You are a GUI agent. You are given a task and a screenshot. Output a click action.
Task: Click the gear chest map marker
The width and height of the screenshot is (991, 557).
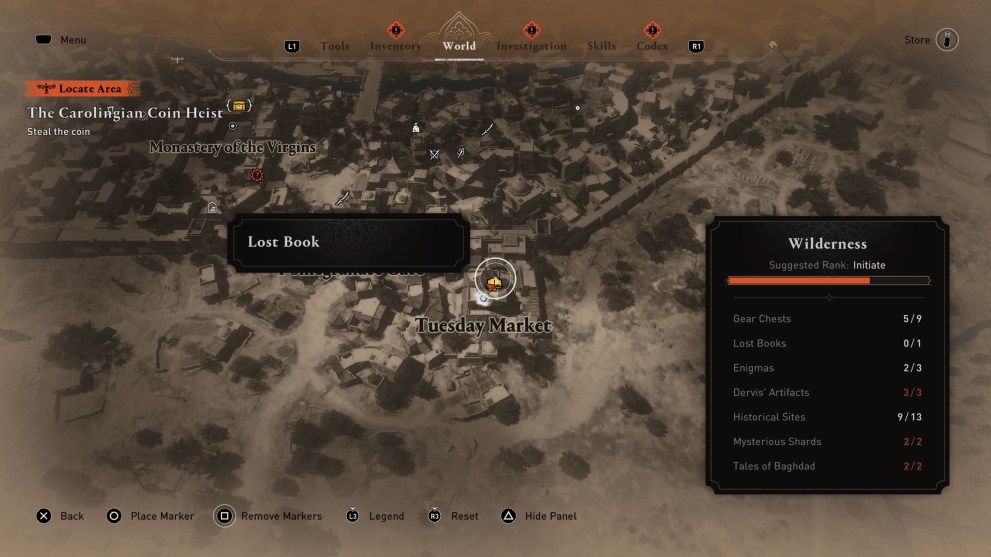point(239,105)
